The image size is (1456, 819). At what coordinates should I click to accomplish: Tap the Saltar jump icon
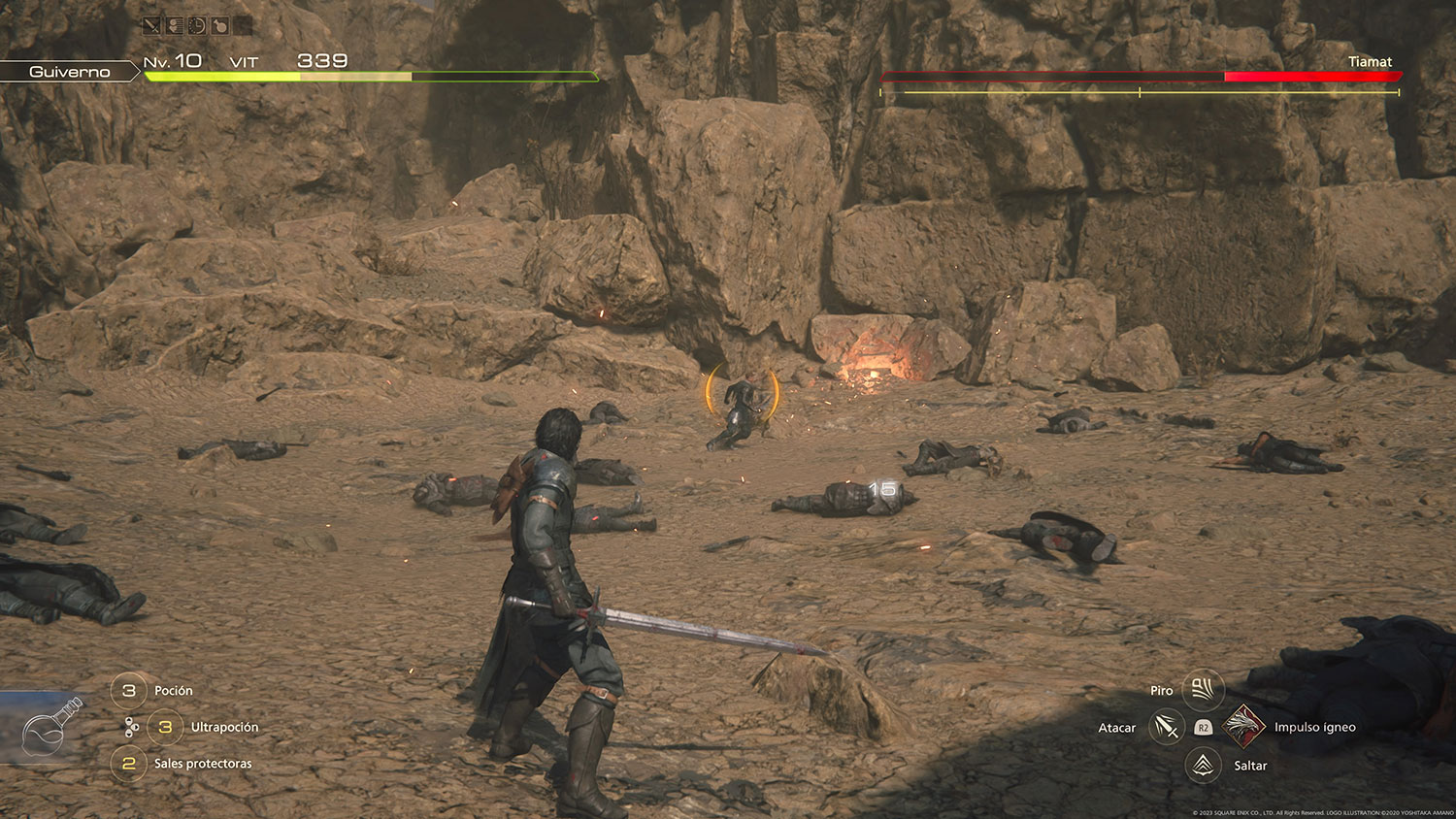(x=1204, y=766)
